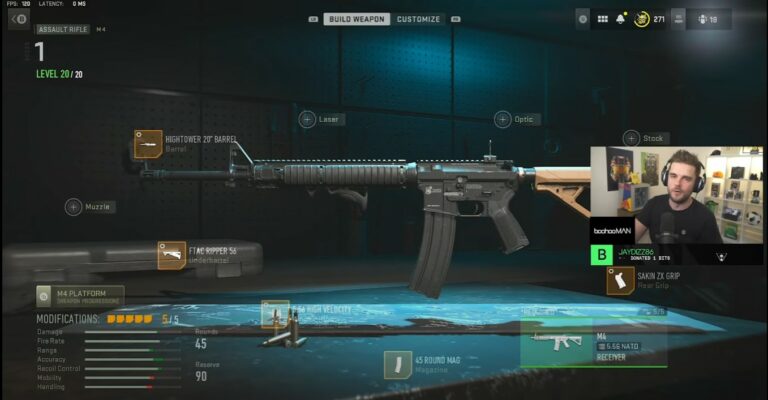This screenshot has height=400, width=768.
Task: Change the 45 Round Mag magazine
Action: [x=398, y=364]
